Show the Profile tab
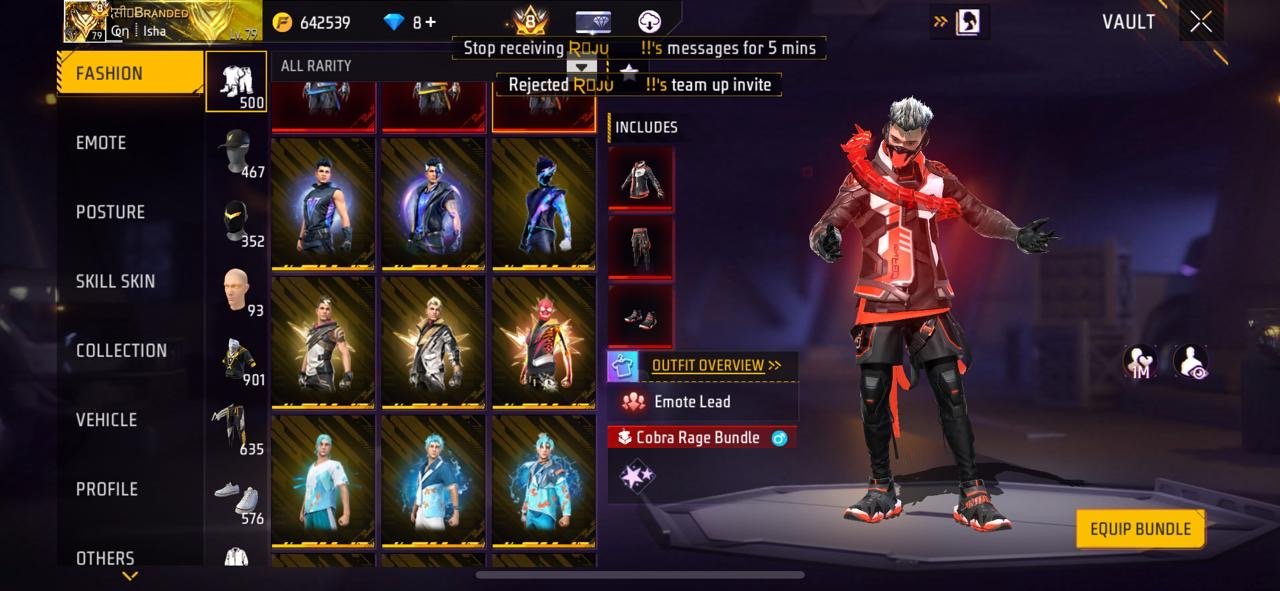Image resolution: width=1280 pixels, height=591 pixels. (107, 489)
